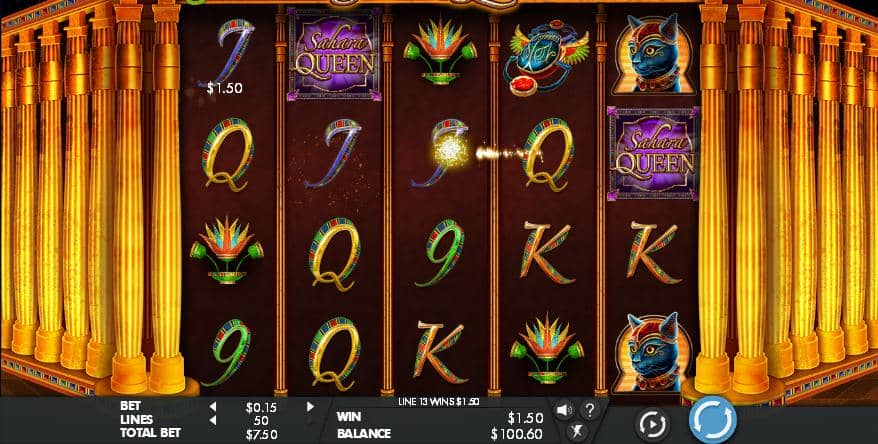This screenshot has width=878, height=444.
Task: Toggle the quick spin lightning icon
Action: (x=577, y=431)
